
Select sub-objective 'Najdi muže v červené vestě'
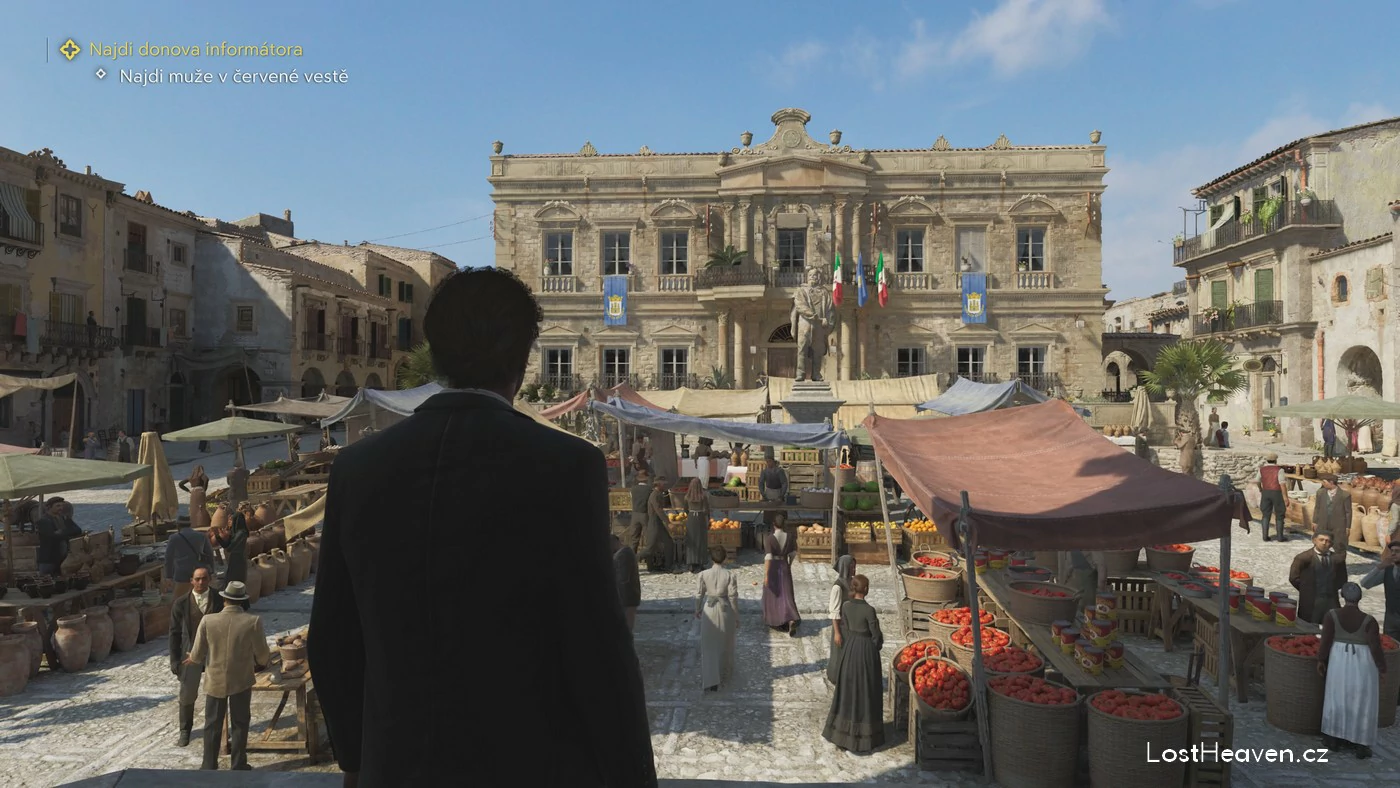pos(234,76)
